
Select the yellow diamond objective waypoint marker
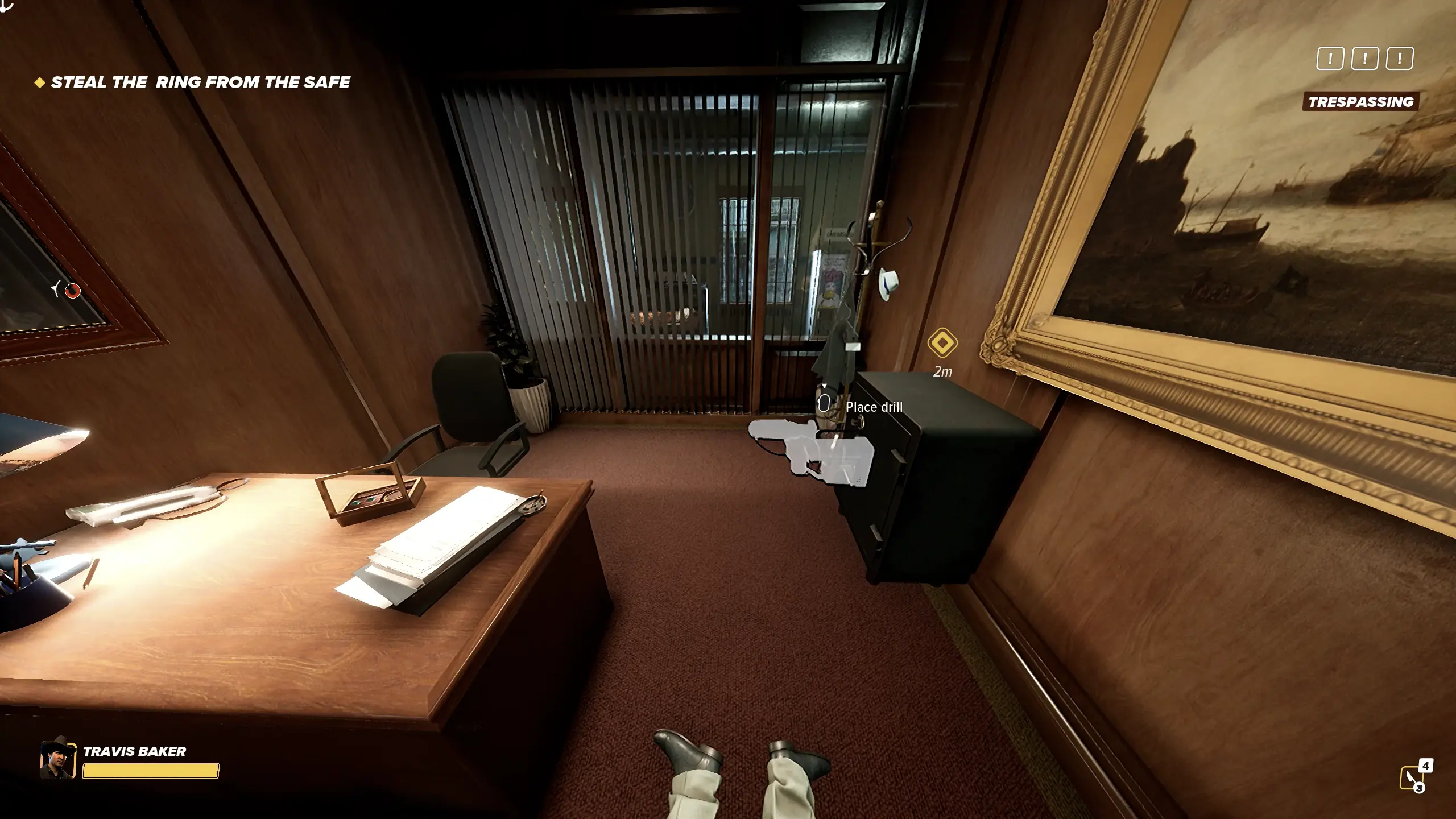pos(942,343)
